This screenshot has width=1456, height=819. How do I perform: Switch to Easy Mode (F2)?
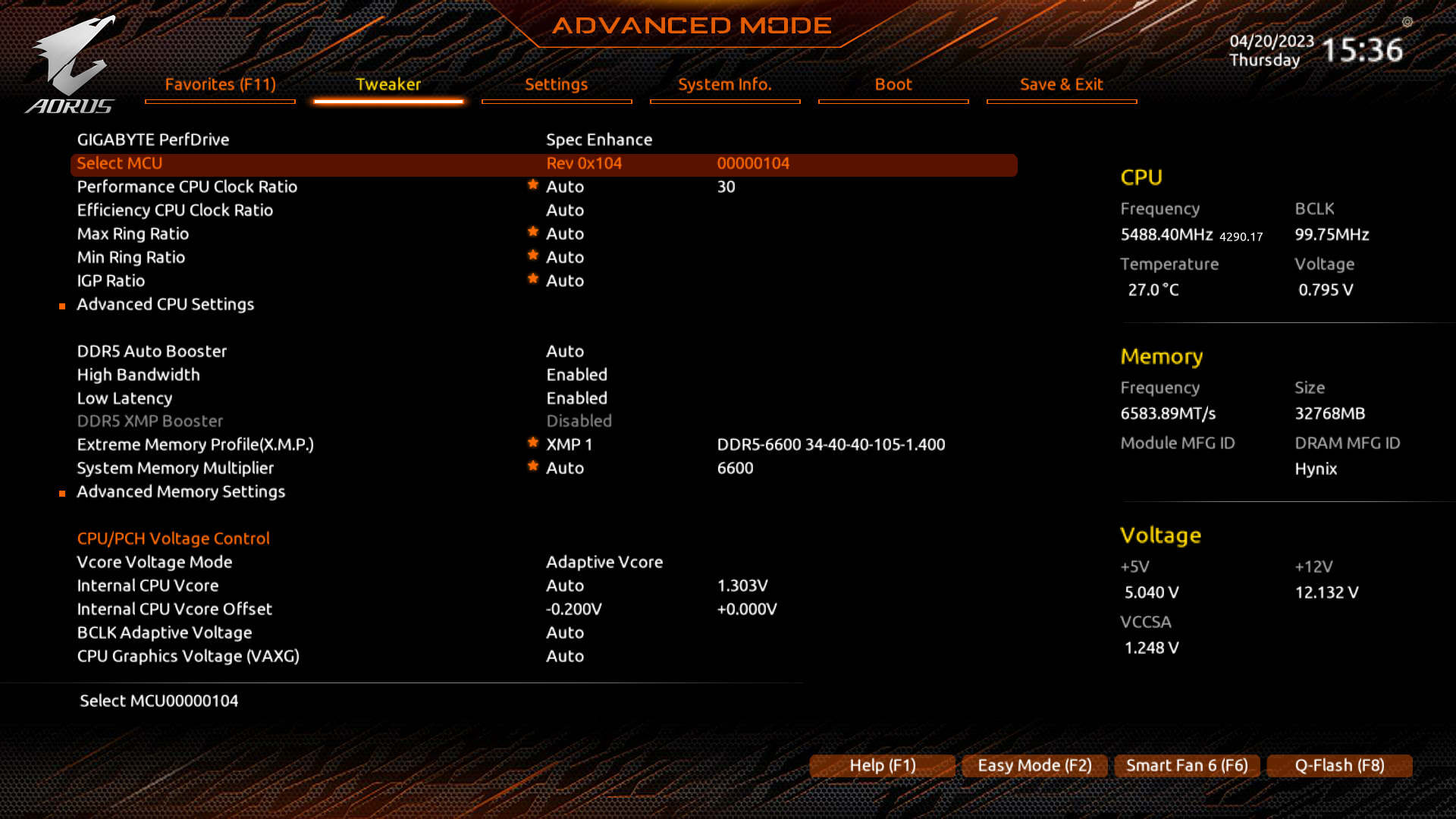pyautogui.click(x=1034, y=766)
